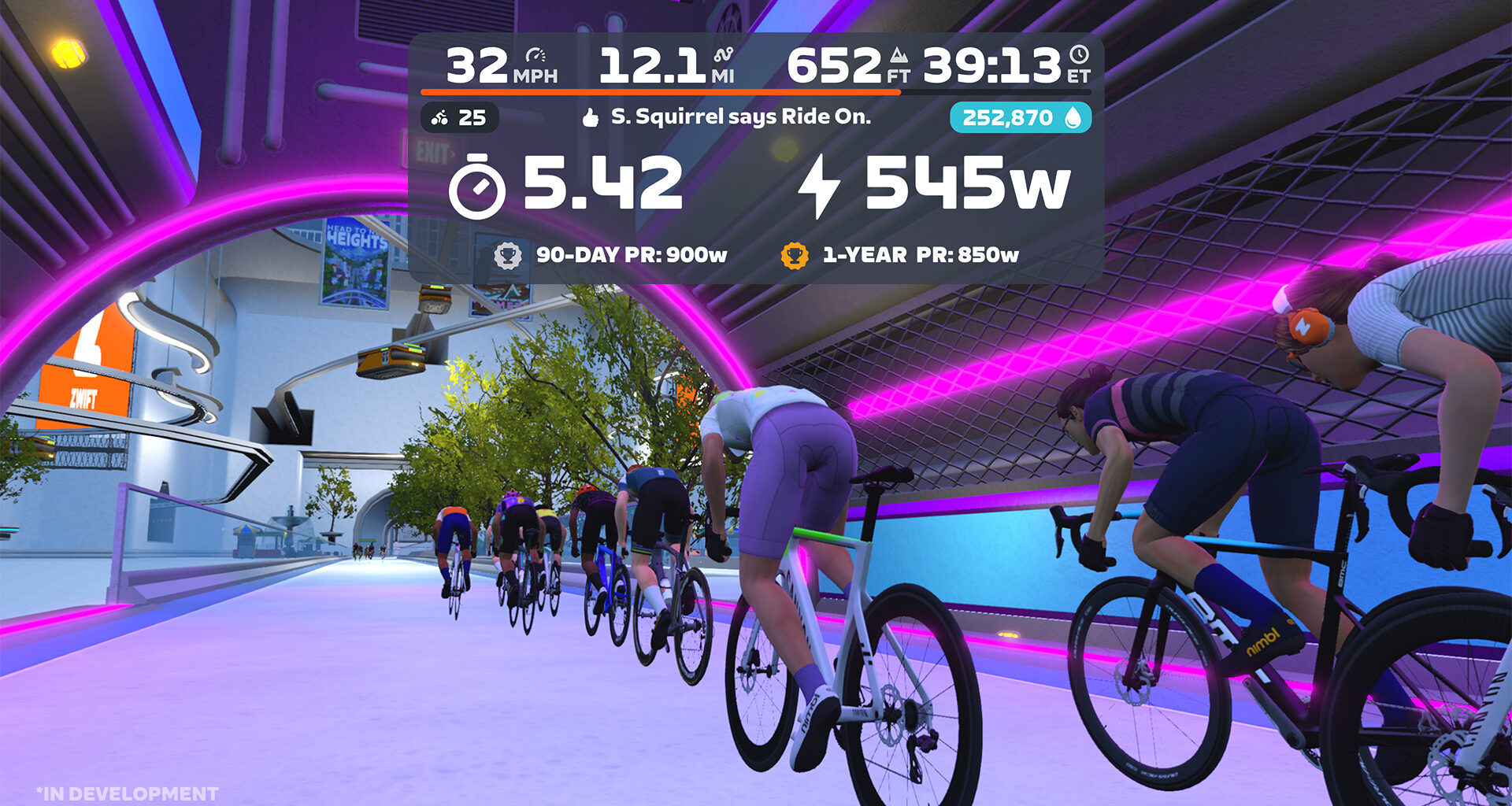Click the silver 90-DAY PR trophy badge
Viewport: 1512px width, 806px height.
coord(509,254)
